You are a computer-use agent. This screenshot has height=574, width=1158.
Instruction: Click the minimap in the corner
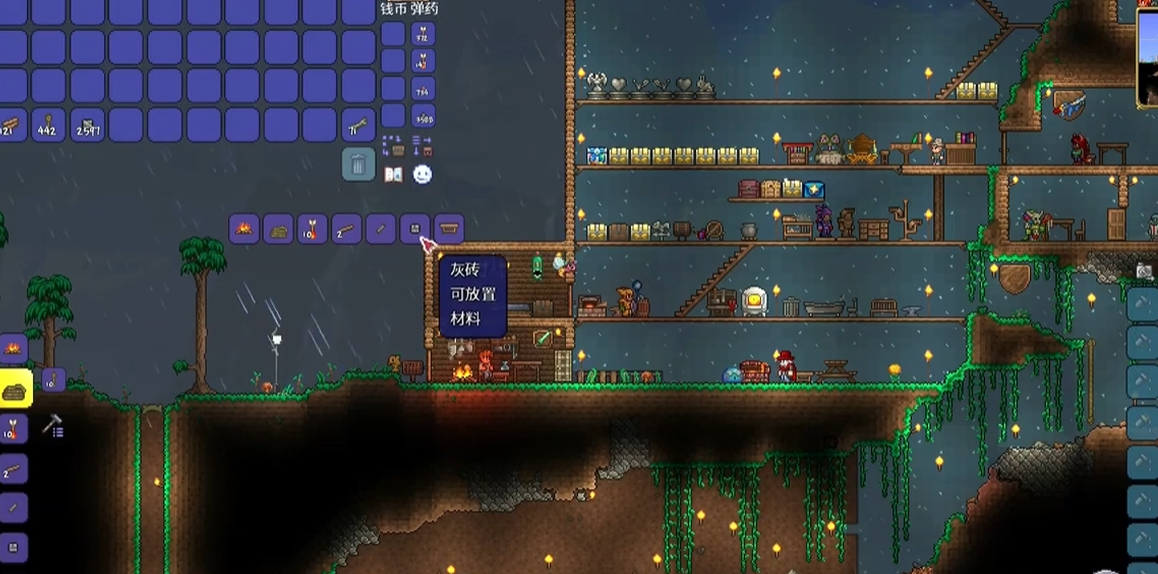point(1148,57)
